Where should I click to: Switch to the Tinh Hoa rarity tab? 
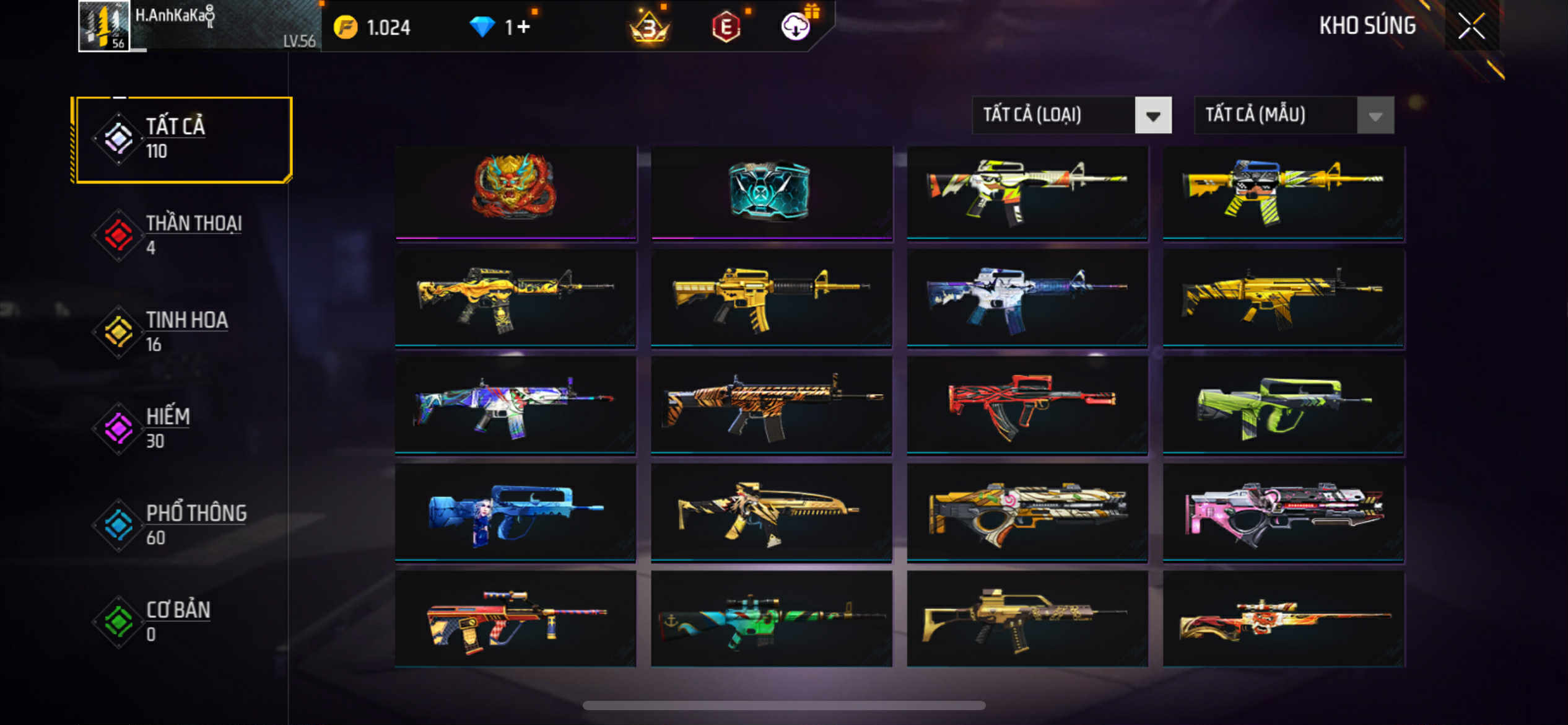click(182, 332)
